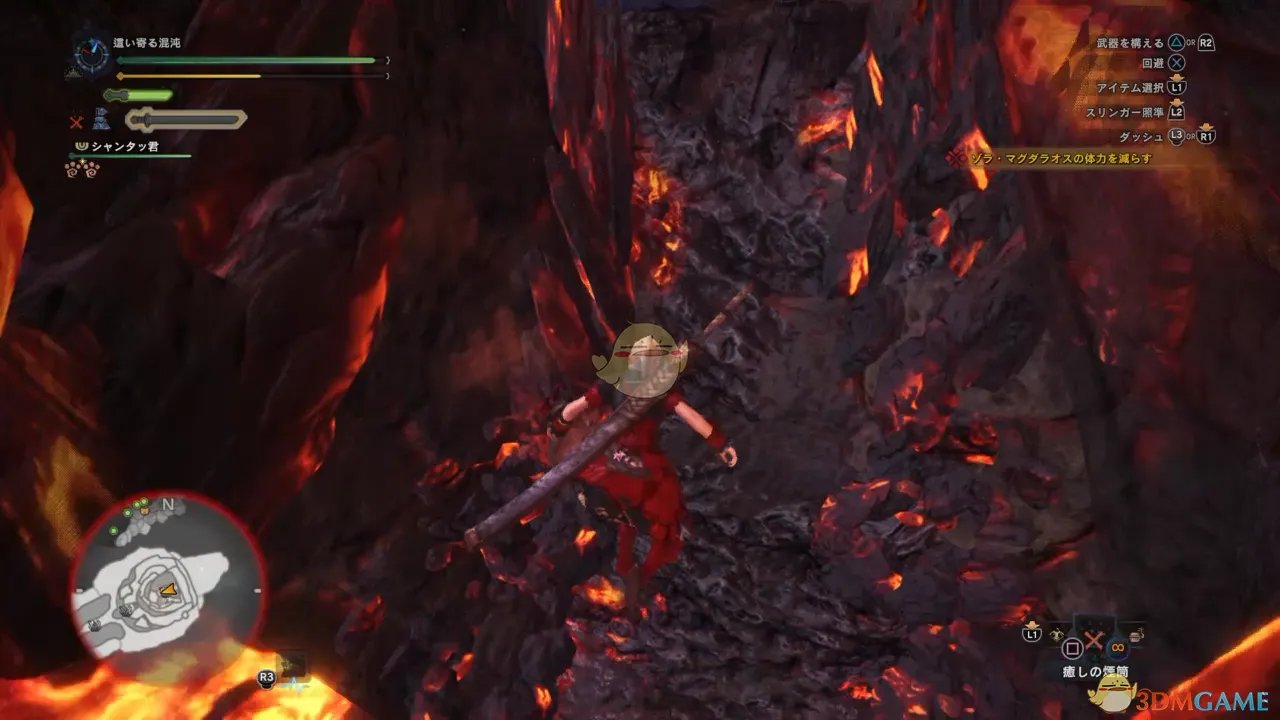1280x720 pixels.
Task: Open the circular minimap
Action: (168, 576)
